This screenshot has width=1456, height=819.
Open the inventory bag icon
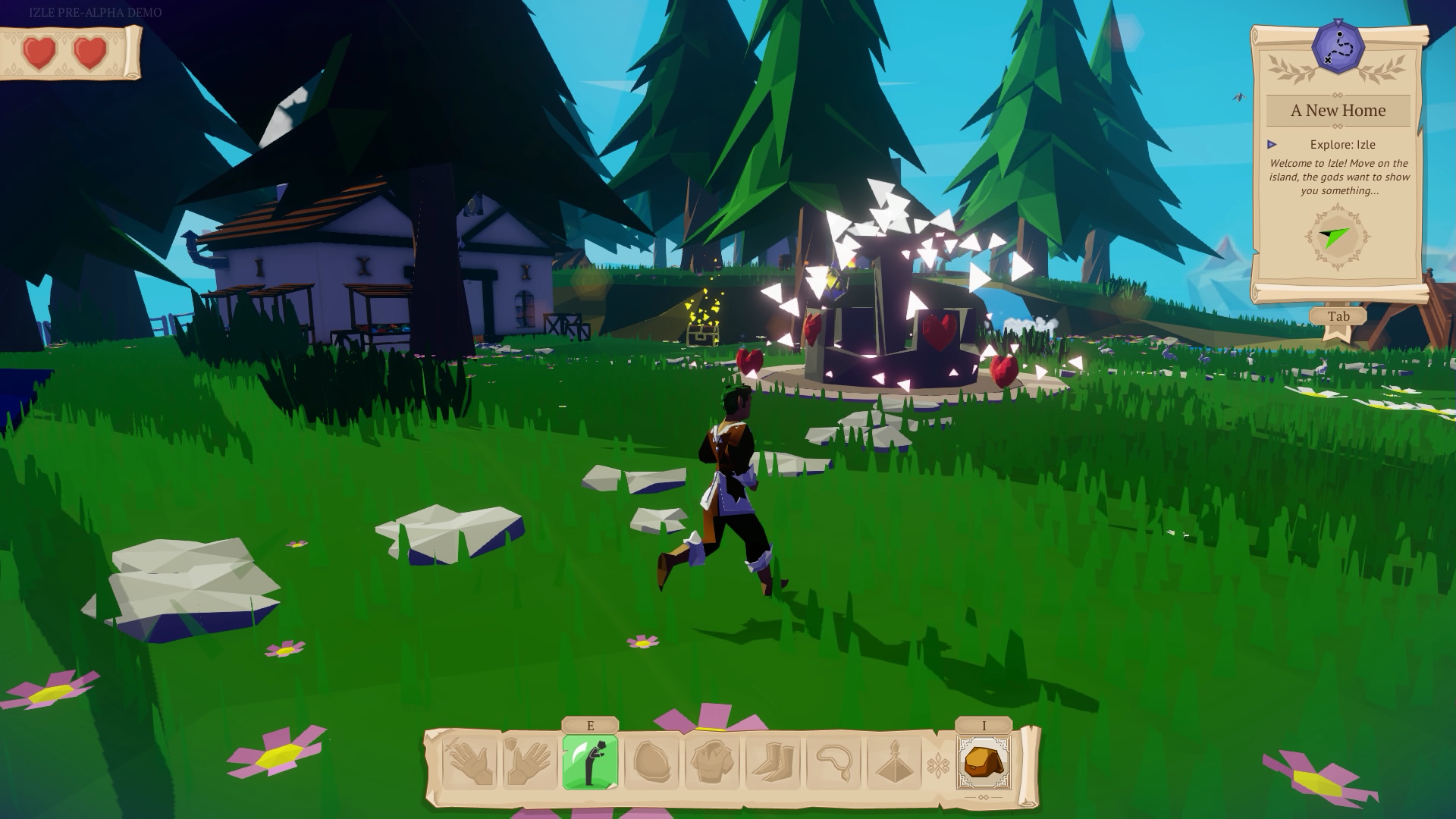point(984,763)
